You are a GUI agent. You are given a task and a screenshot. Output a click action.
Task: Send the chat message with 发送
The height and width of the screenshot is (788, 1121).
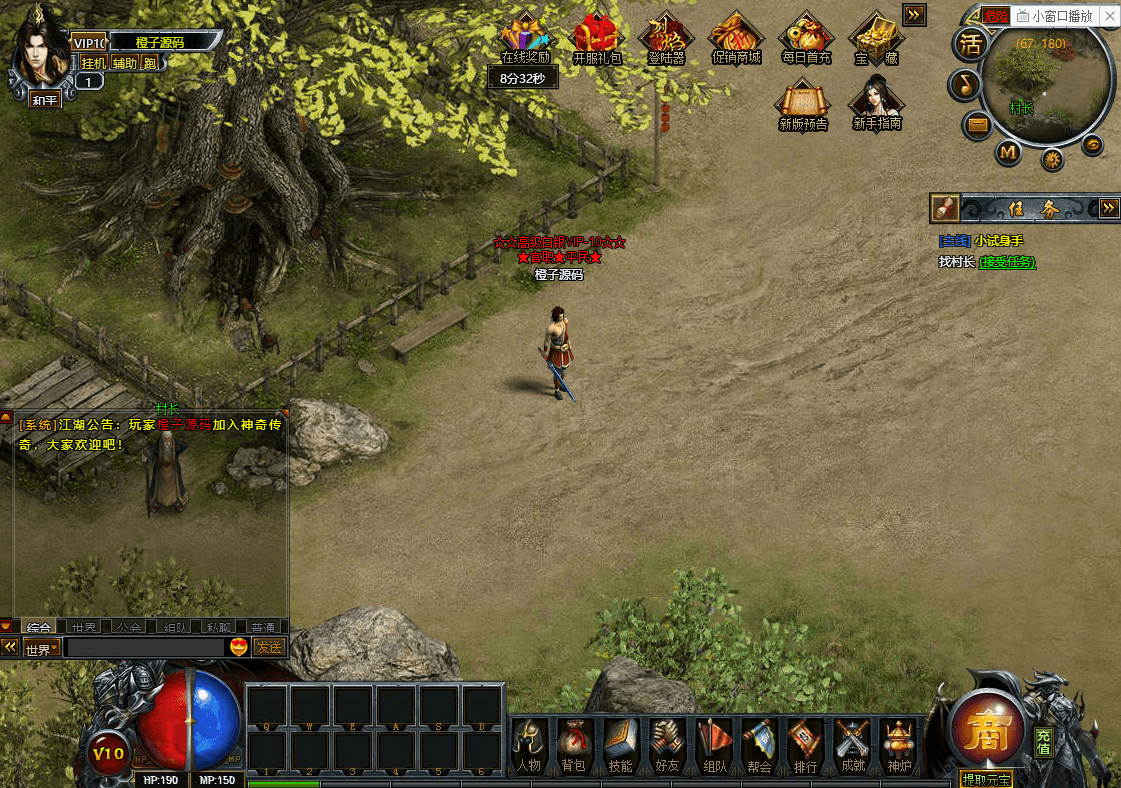269,647
